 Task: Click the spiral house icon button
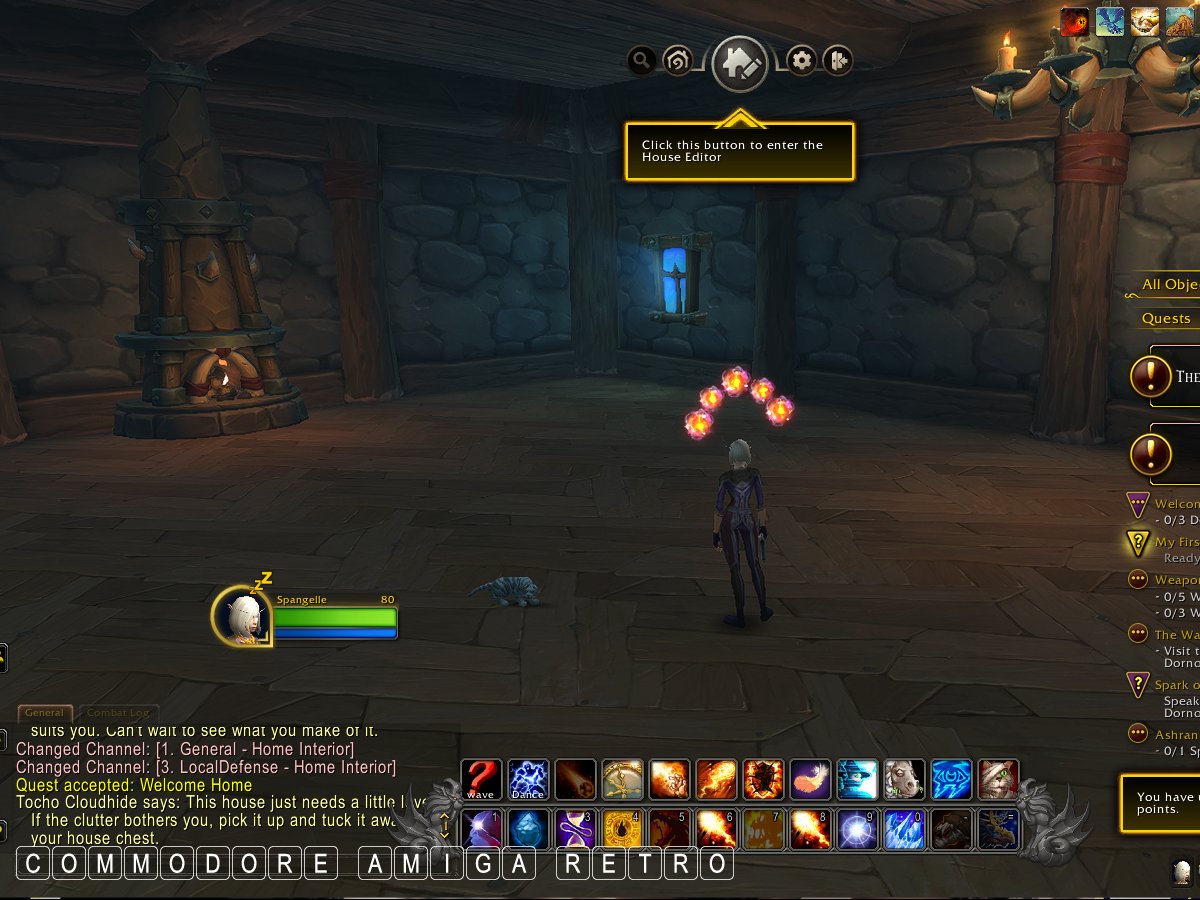[677, 61]
